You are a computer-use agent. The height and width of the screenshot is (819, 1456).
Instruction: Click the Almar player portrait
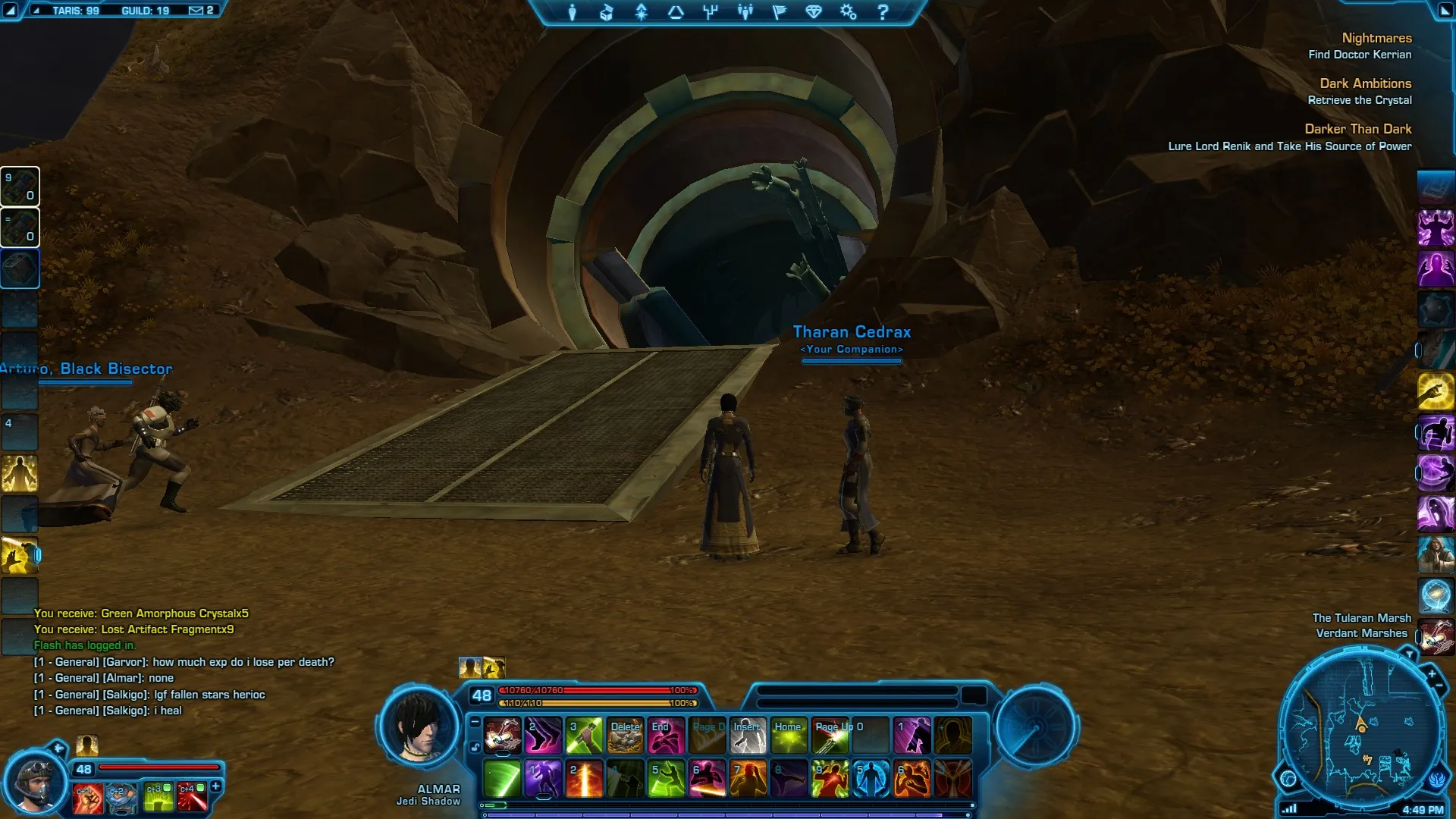tap(419, 726)
